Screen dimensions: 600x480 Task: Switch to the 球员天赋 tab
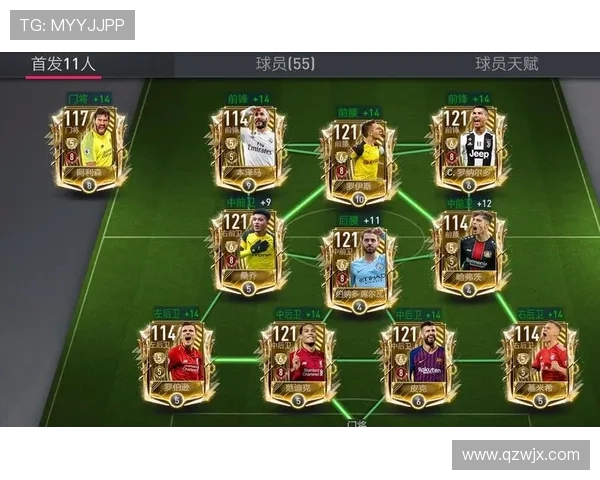pos(506,64)
